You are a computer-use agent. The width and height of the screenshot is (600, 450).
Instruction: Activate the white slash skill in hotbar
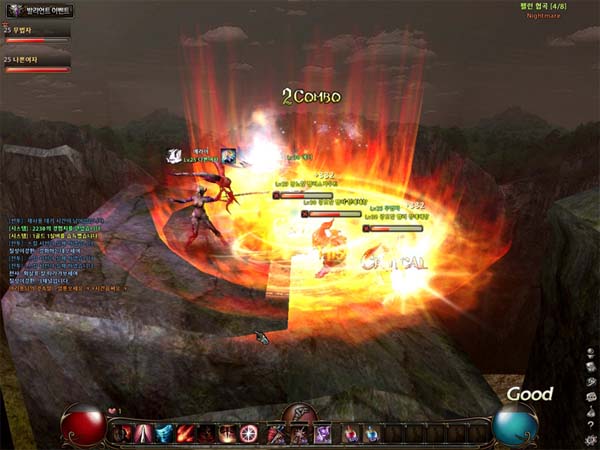pyautogui.click(x=142, y=433)
